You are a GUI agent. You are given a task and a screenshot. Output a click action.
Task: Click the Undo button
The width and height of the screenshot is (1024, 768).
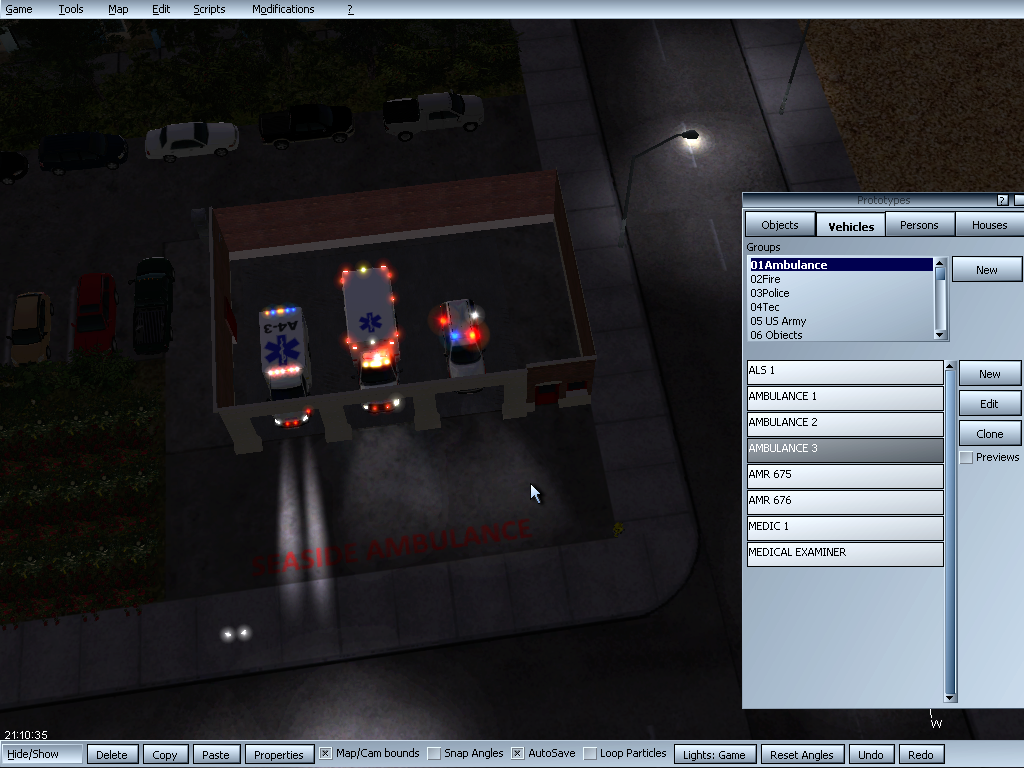(871, 755)
